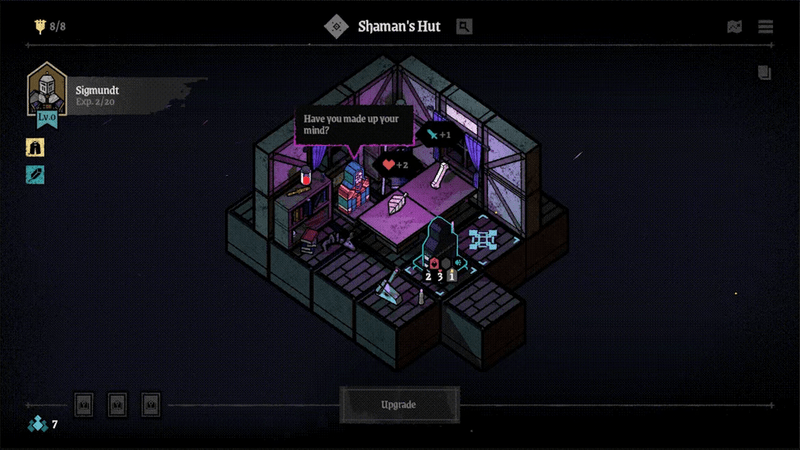Open the map icon
800x450 pixels.
(x=735, y=27)
